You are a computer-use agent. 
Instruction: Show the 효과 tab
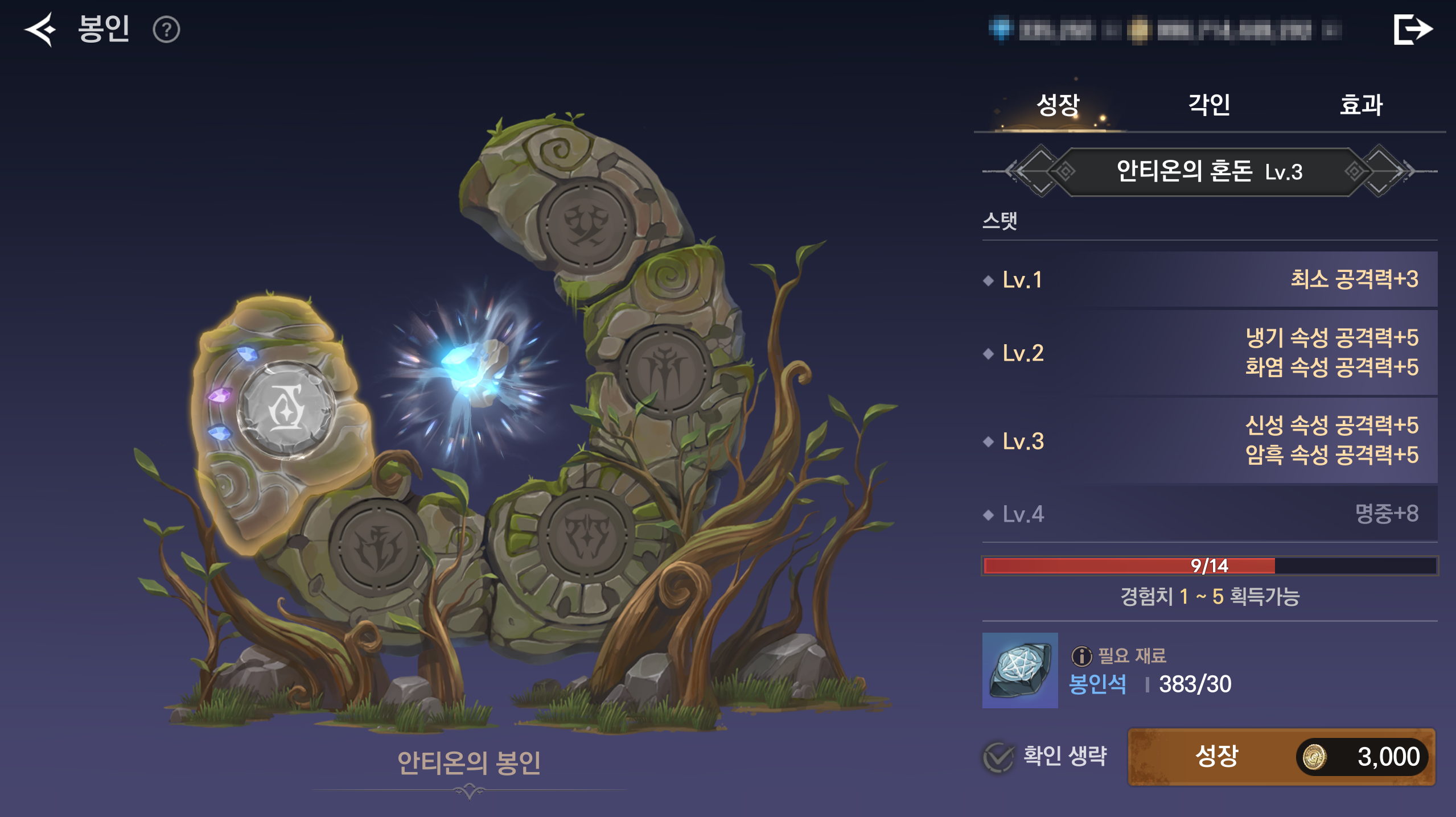click(x=1361, y=105)
